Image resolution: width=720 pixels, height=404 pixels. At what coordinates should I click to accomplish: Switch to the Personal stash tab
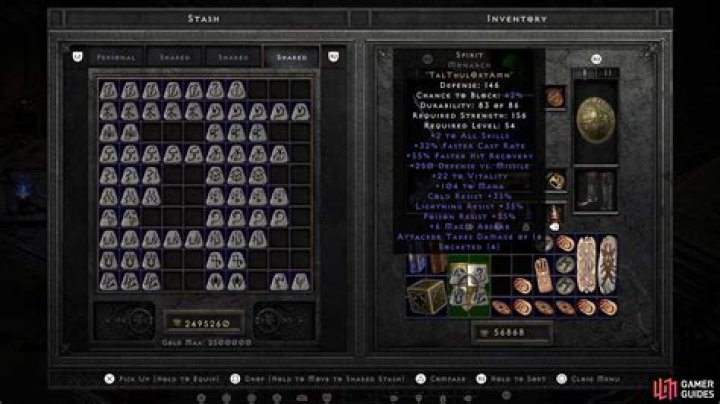(x=116, y=57)
